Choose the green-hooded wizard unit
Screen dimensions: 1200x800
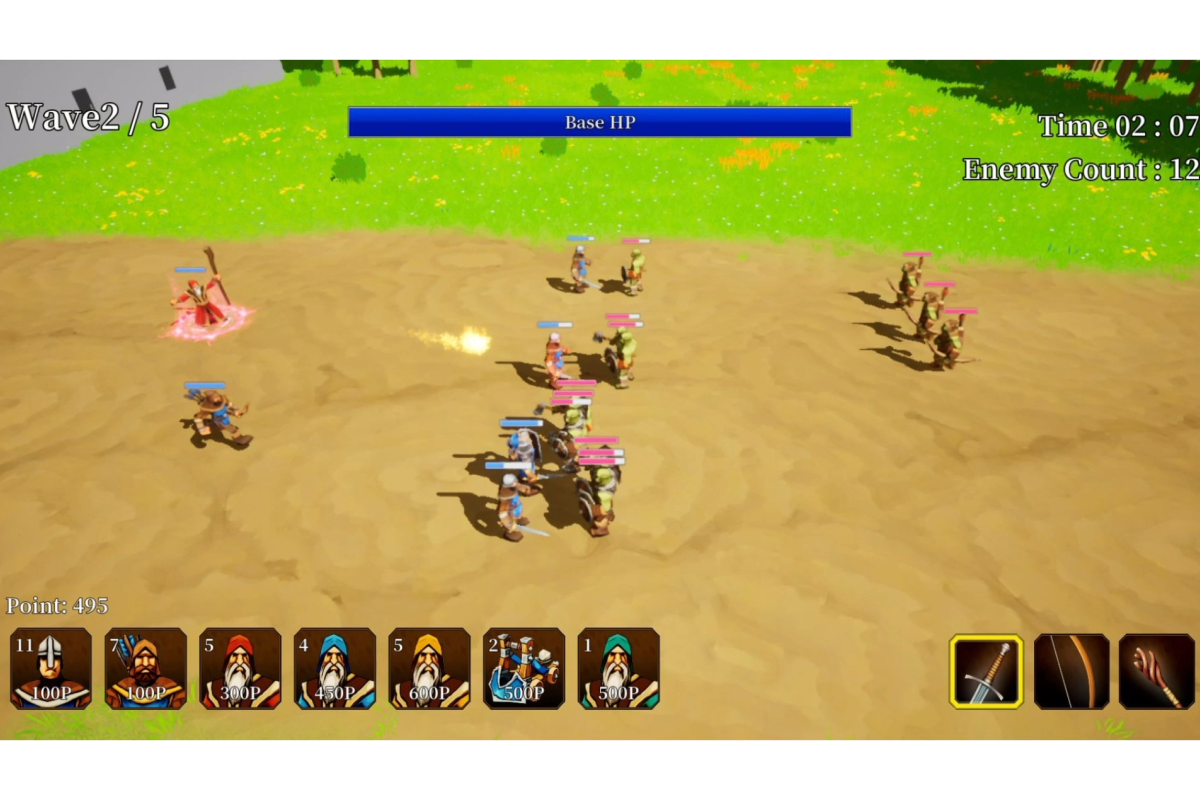[618, 668]
